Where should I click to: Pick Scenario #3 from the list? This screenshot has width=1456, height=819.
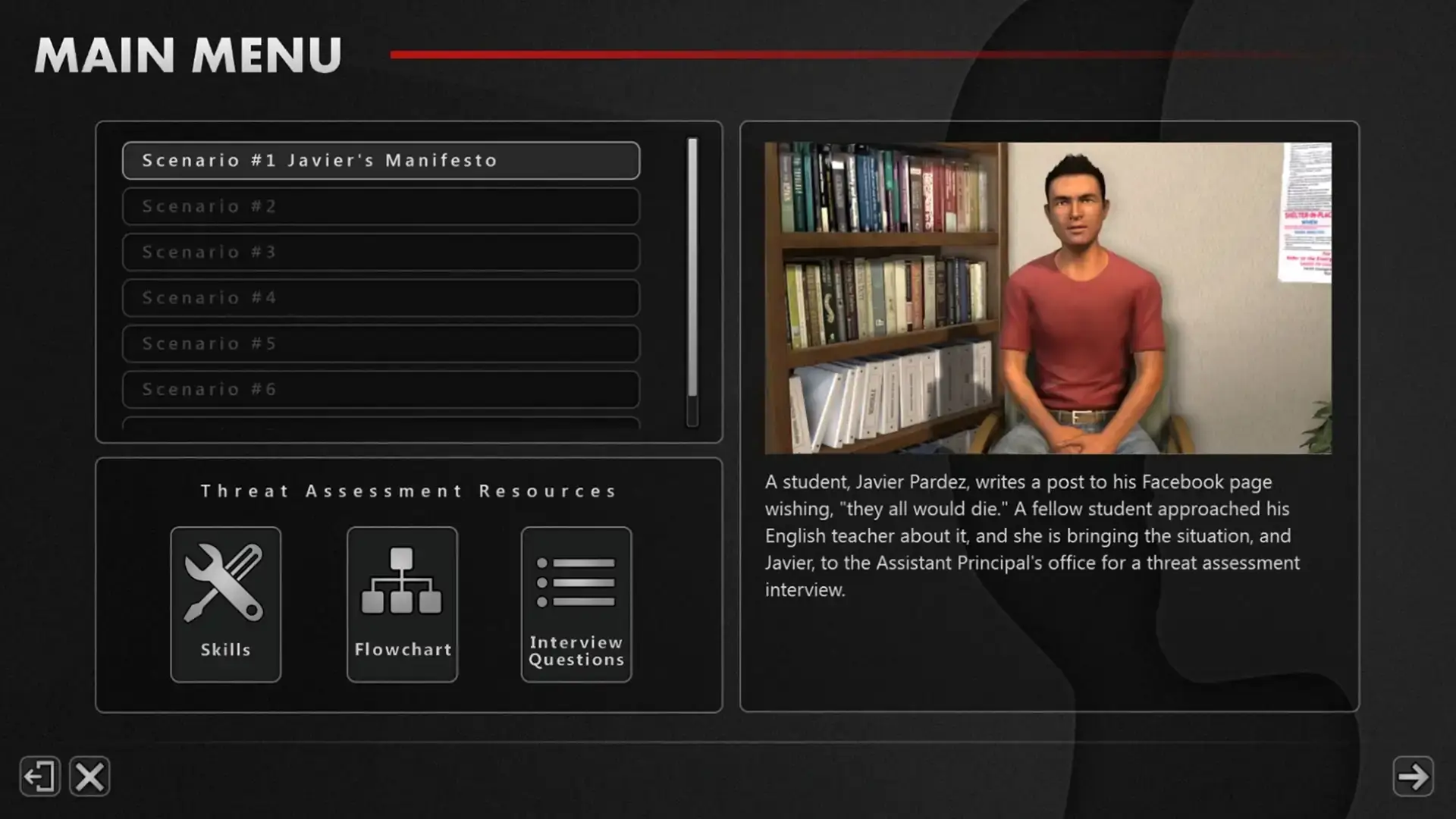(x=381, y=252)
